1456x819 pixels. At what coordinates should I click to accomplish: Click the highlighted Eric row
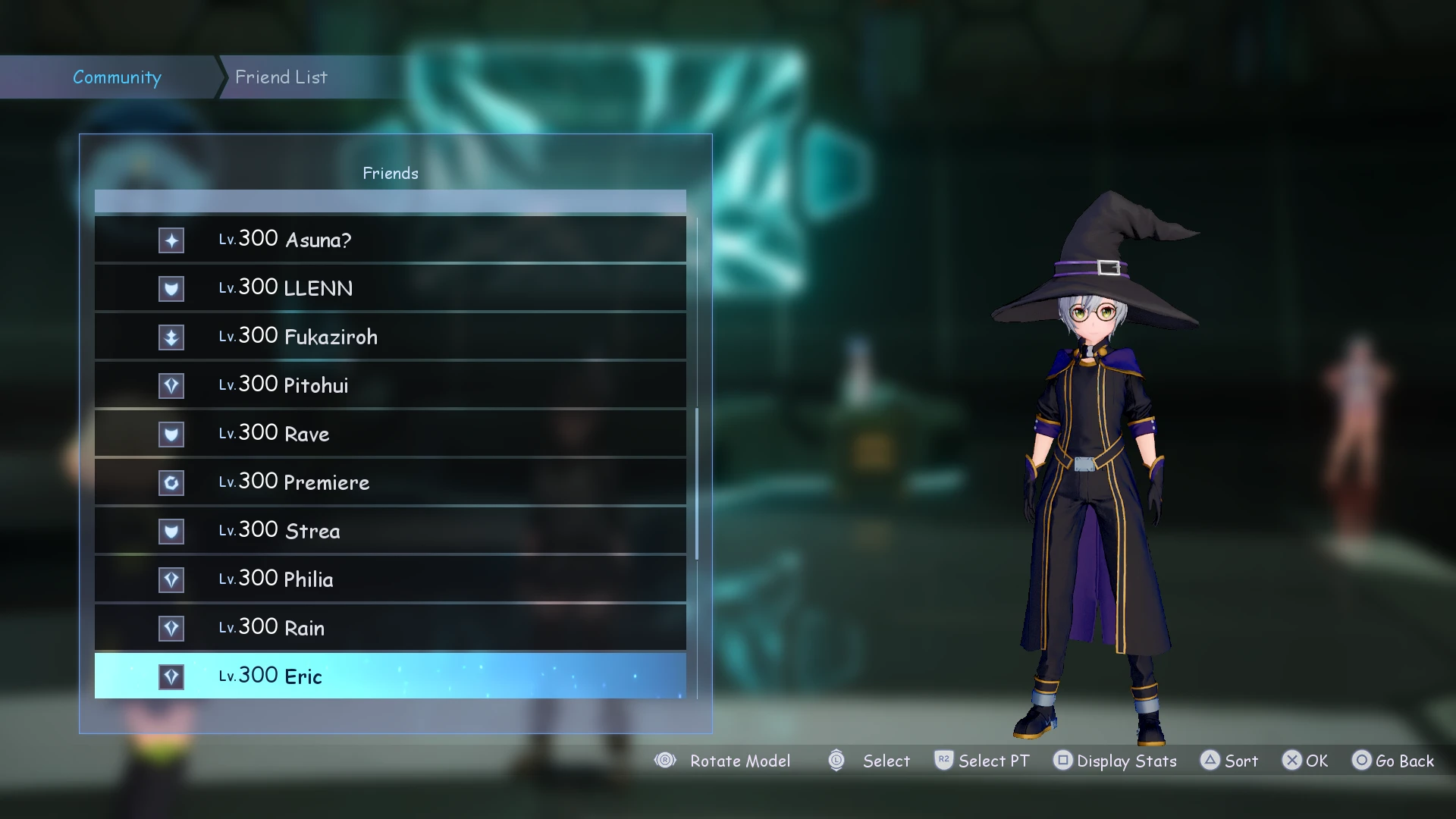390,676
